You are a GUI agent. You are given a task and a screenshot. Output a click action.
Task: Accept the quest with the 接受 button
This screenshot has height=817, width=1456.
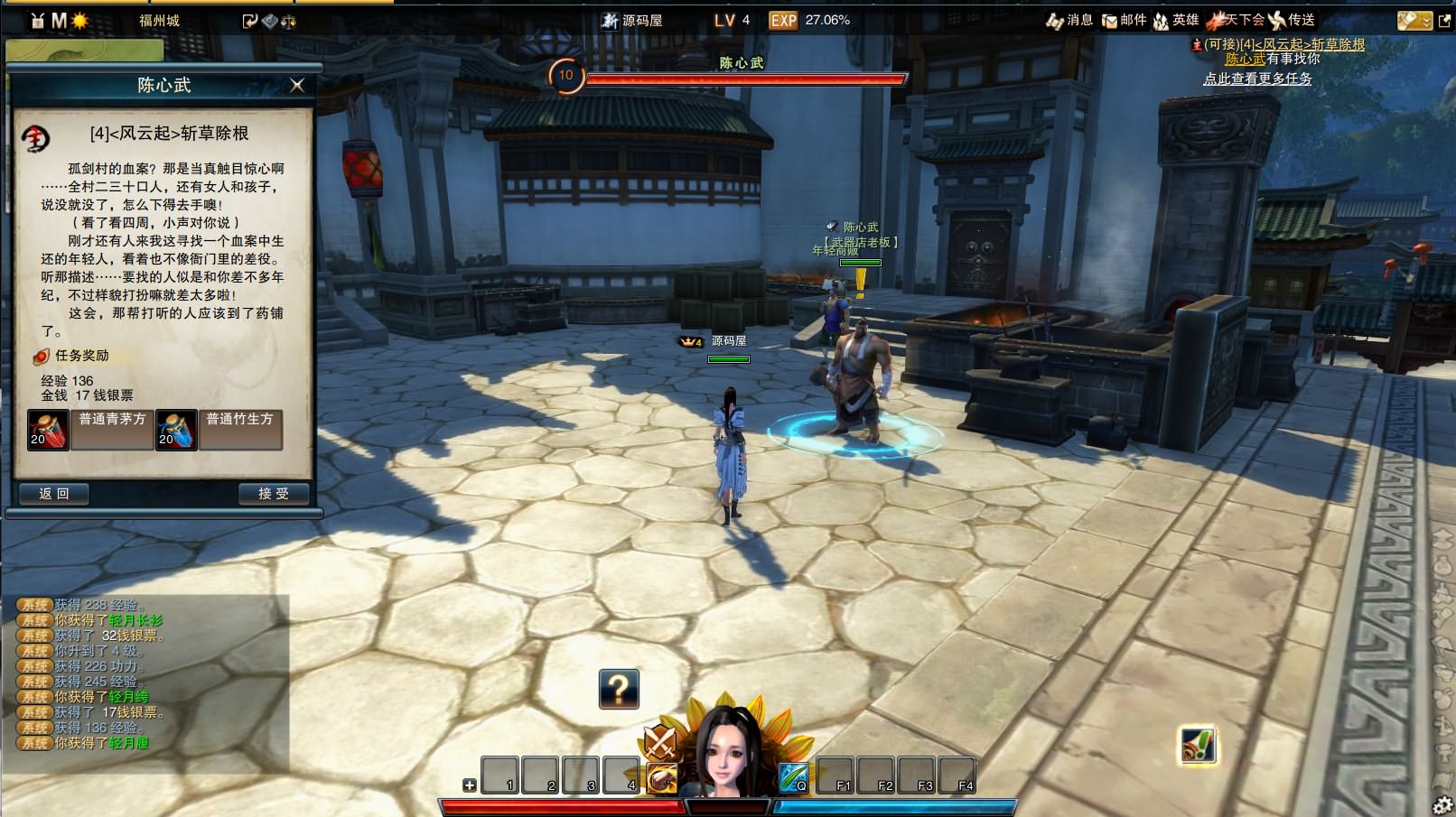coord(274,494)
